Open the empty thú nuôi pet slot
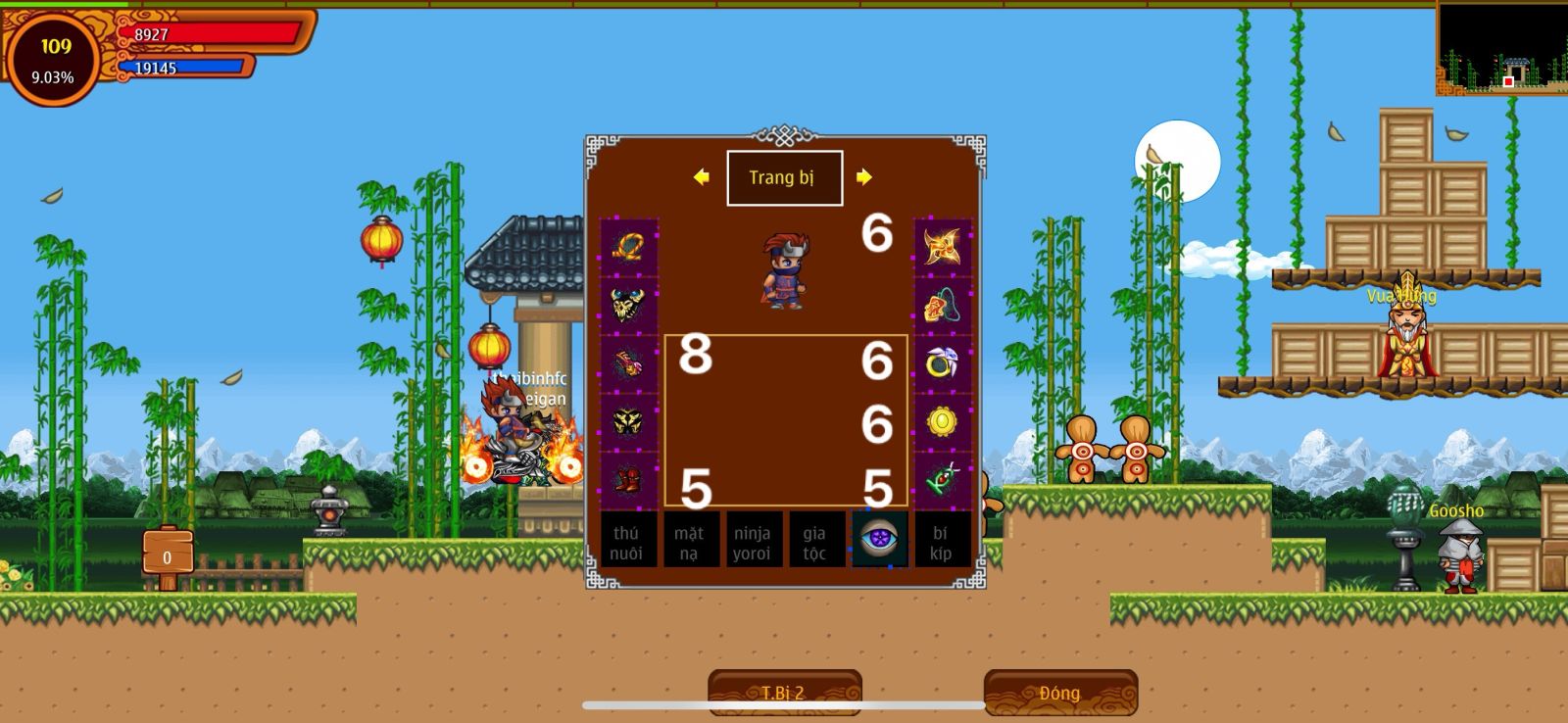This screenshot has width=1568, height=723. 627,542
